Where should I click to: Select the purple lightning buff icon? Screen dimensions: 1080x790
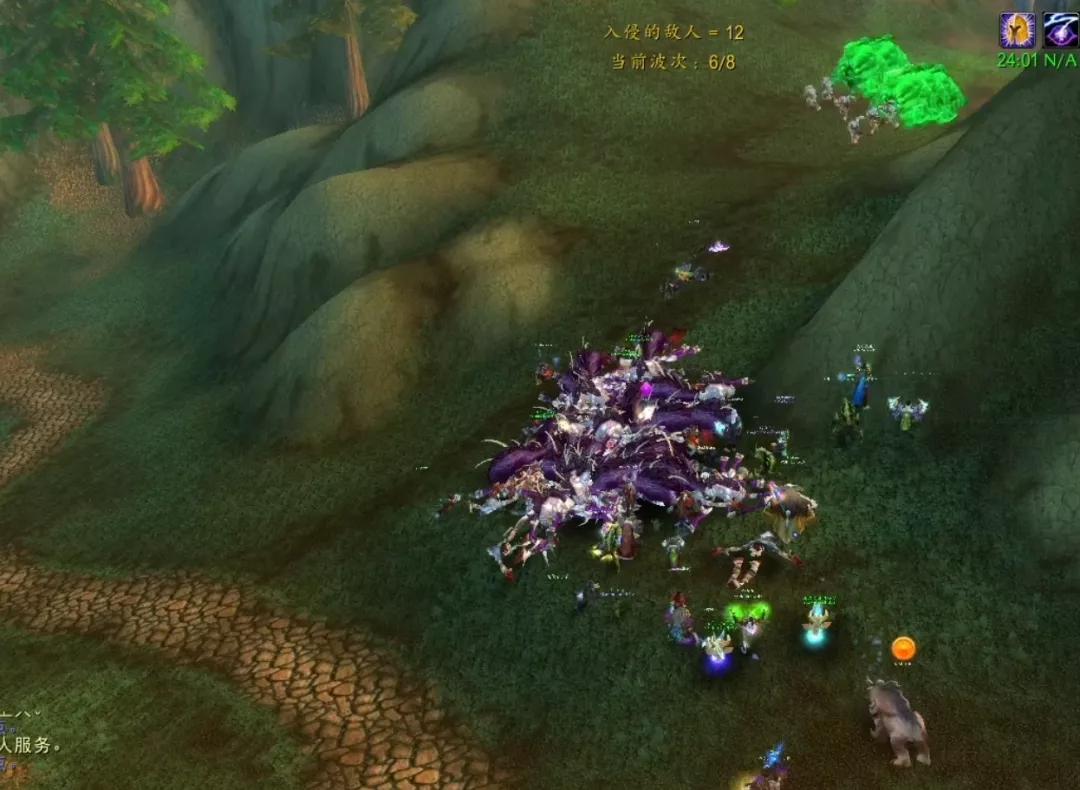point(1060,30)
